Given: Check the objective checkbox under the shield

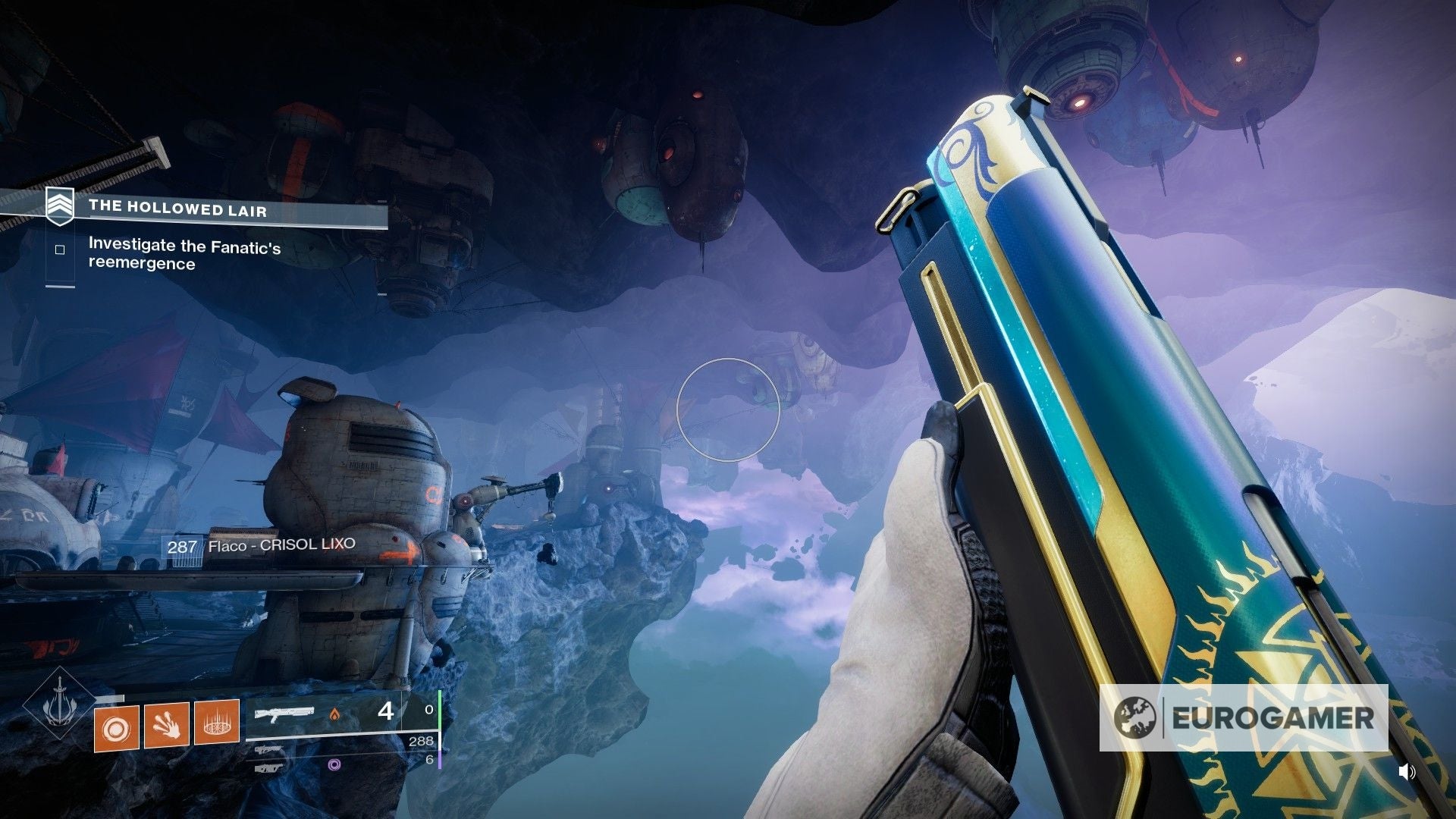Looking at the screenshot, I should [61, 249].
